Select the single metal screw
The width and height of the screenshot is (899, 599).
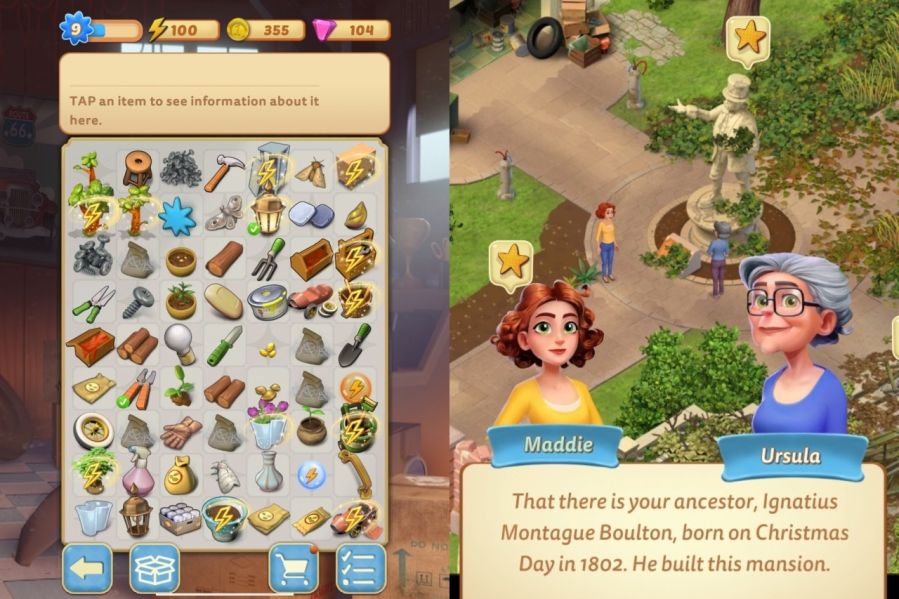138,301
